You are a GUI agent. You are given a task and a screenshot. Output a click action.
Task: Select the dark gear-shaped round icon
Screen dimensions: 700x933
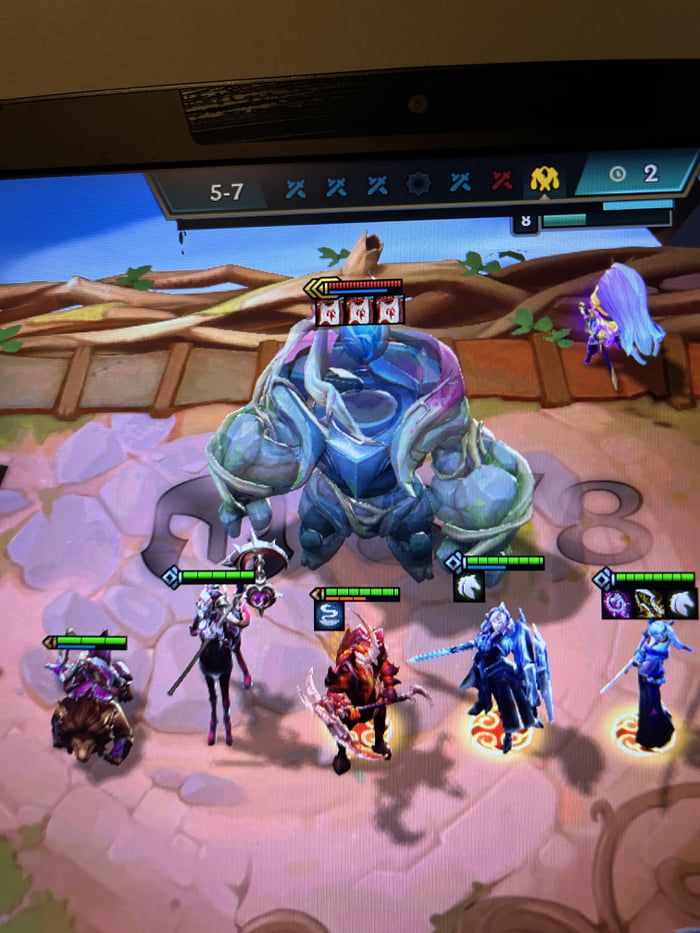coord(418,184)
